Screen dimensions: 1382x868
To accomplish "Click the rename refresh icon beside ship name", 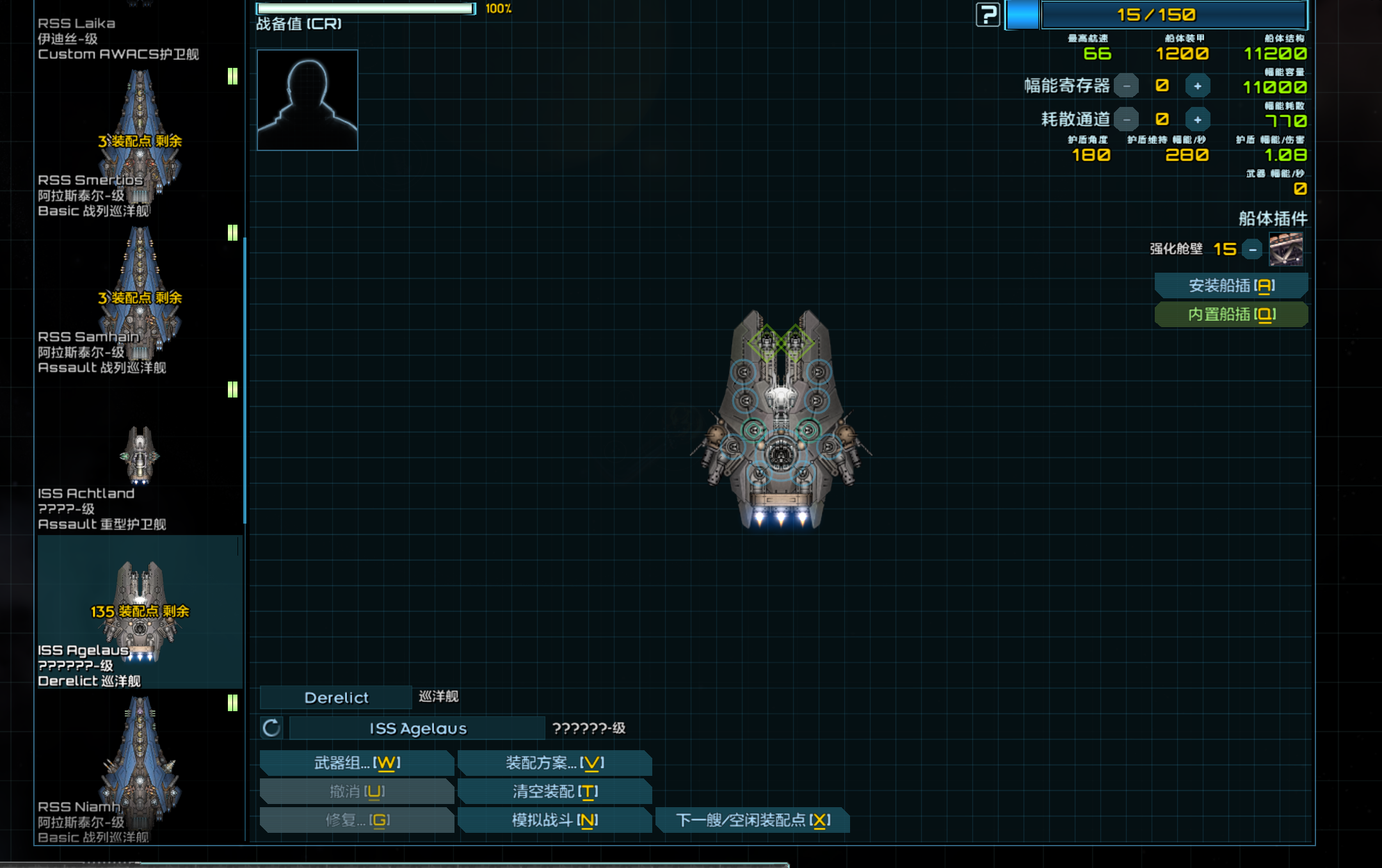I will point(271,728).
